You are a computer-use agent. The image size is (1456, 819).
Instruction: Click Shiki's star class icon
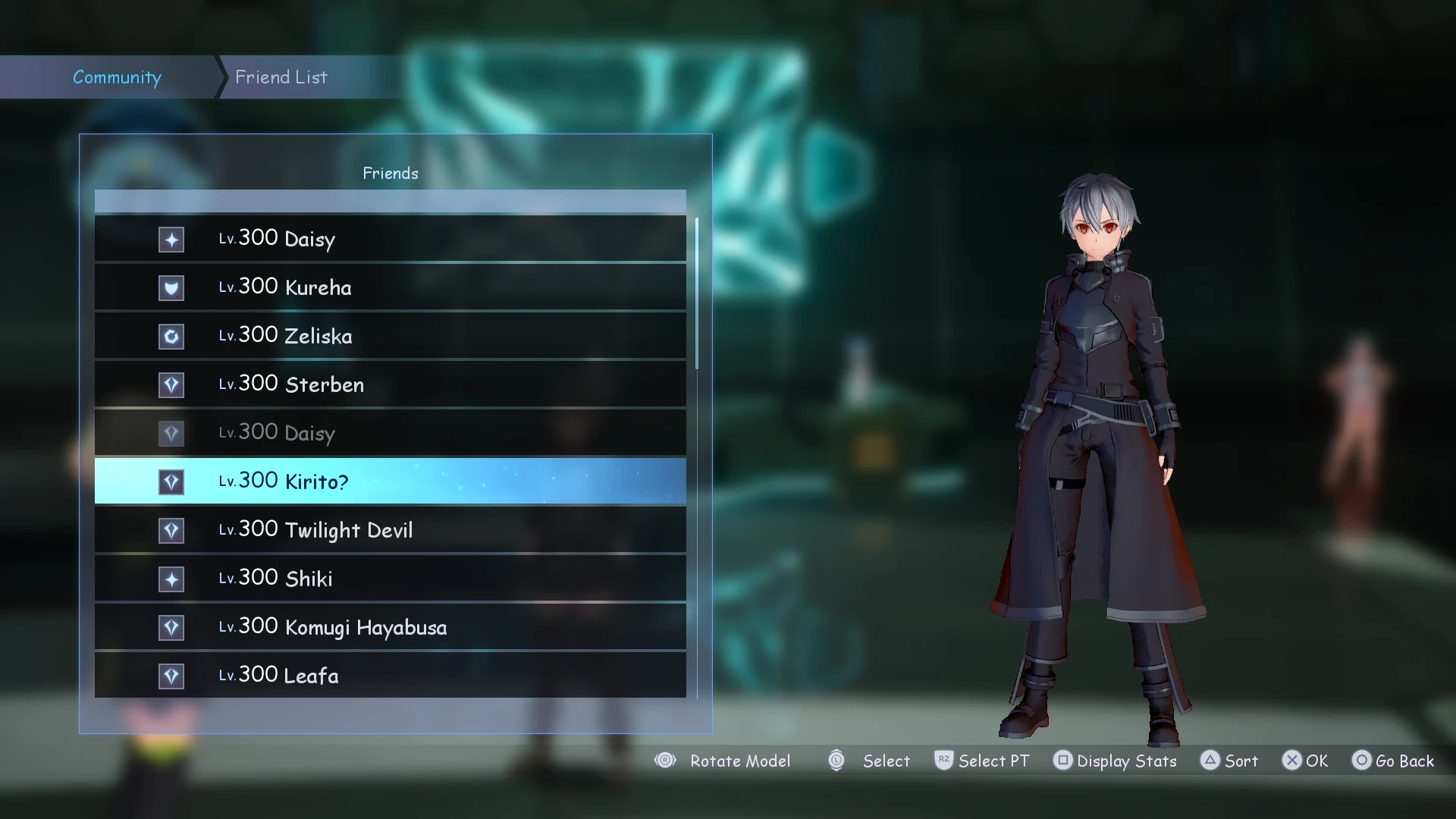click(171, 579)
